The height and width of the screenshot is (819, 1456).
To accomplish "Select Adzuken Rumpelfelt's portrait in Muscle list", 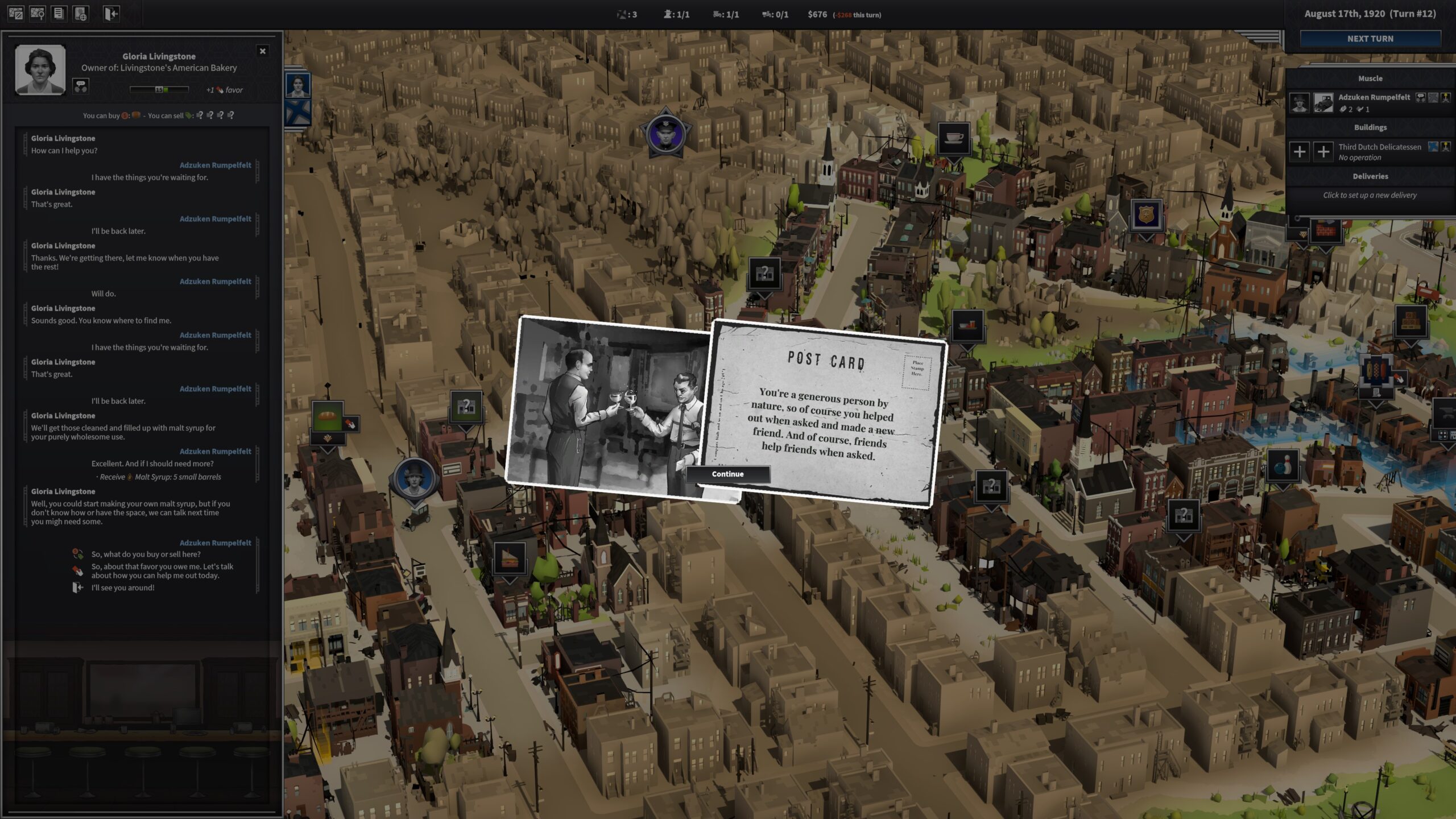I will point(1299,102).
